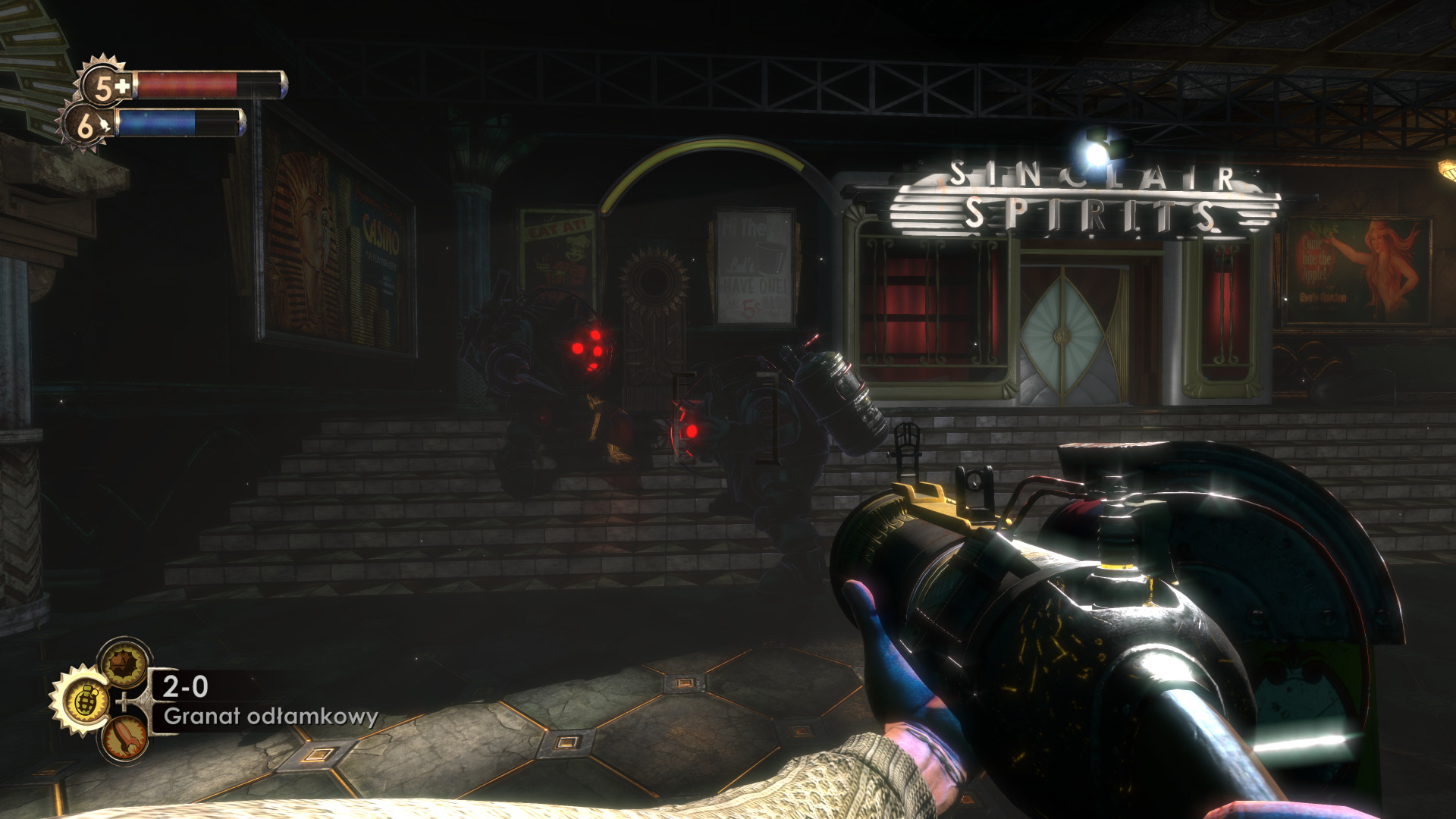Select the frag grenade ammo icon

(83, 701)
